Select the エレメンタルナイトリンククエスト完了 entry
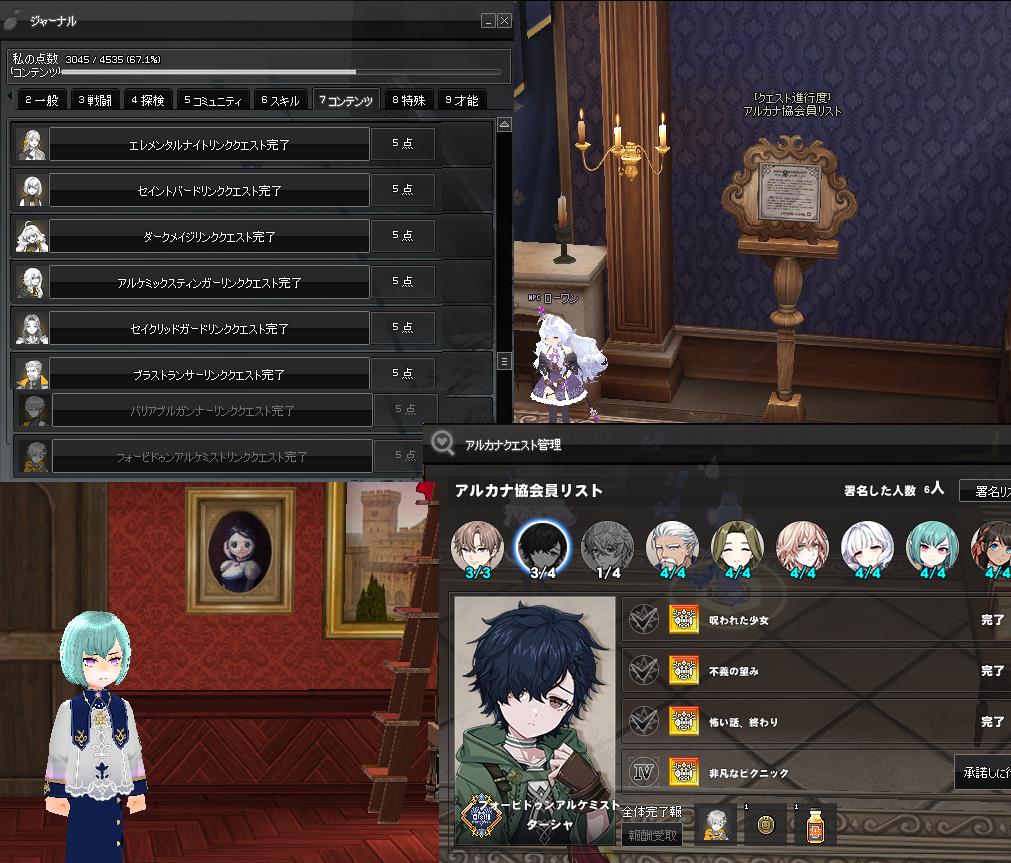 click(x=209, y=144)
